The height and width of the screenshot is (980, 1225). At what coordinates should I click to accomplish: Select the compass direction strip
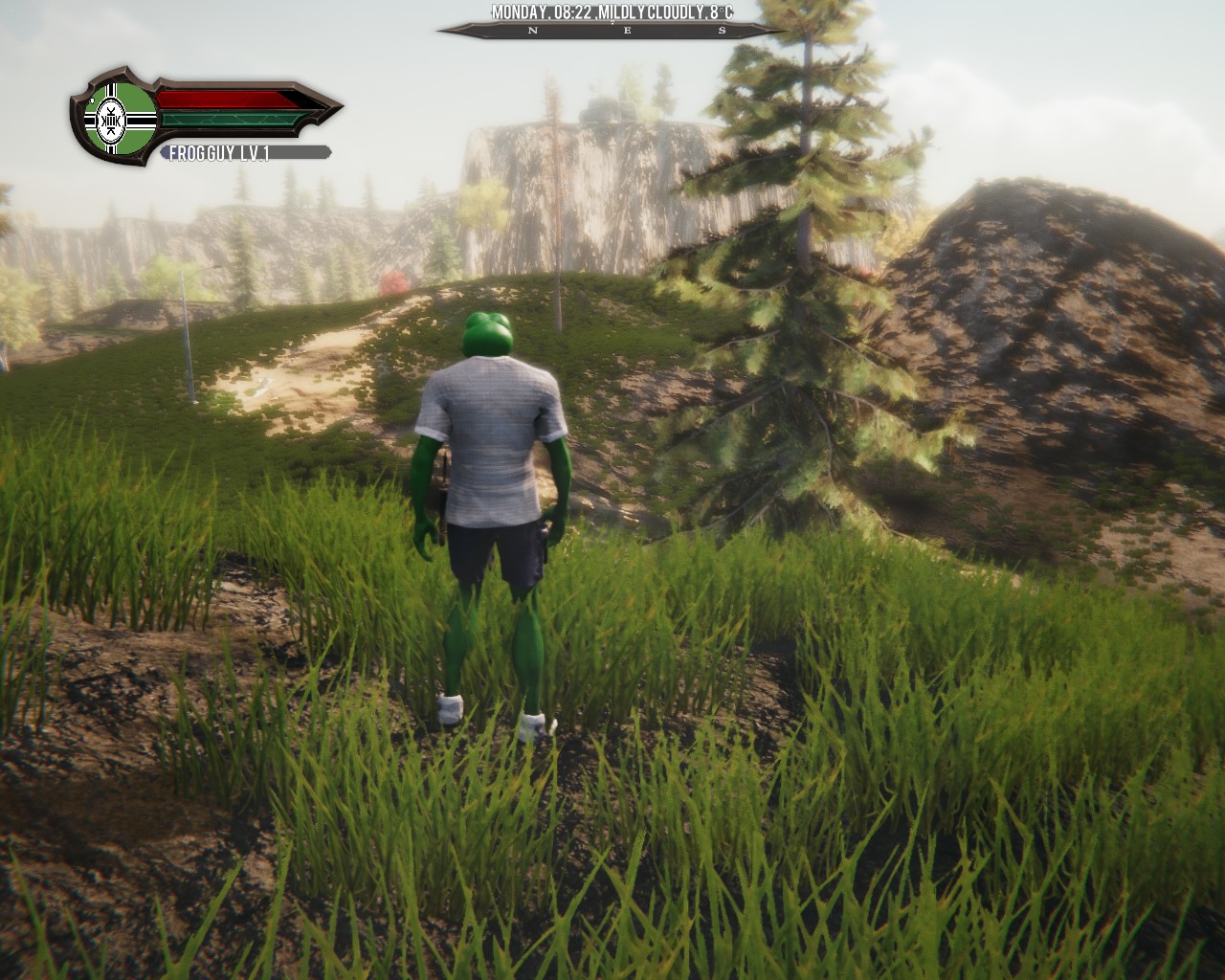pos(612,31)
